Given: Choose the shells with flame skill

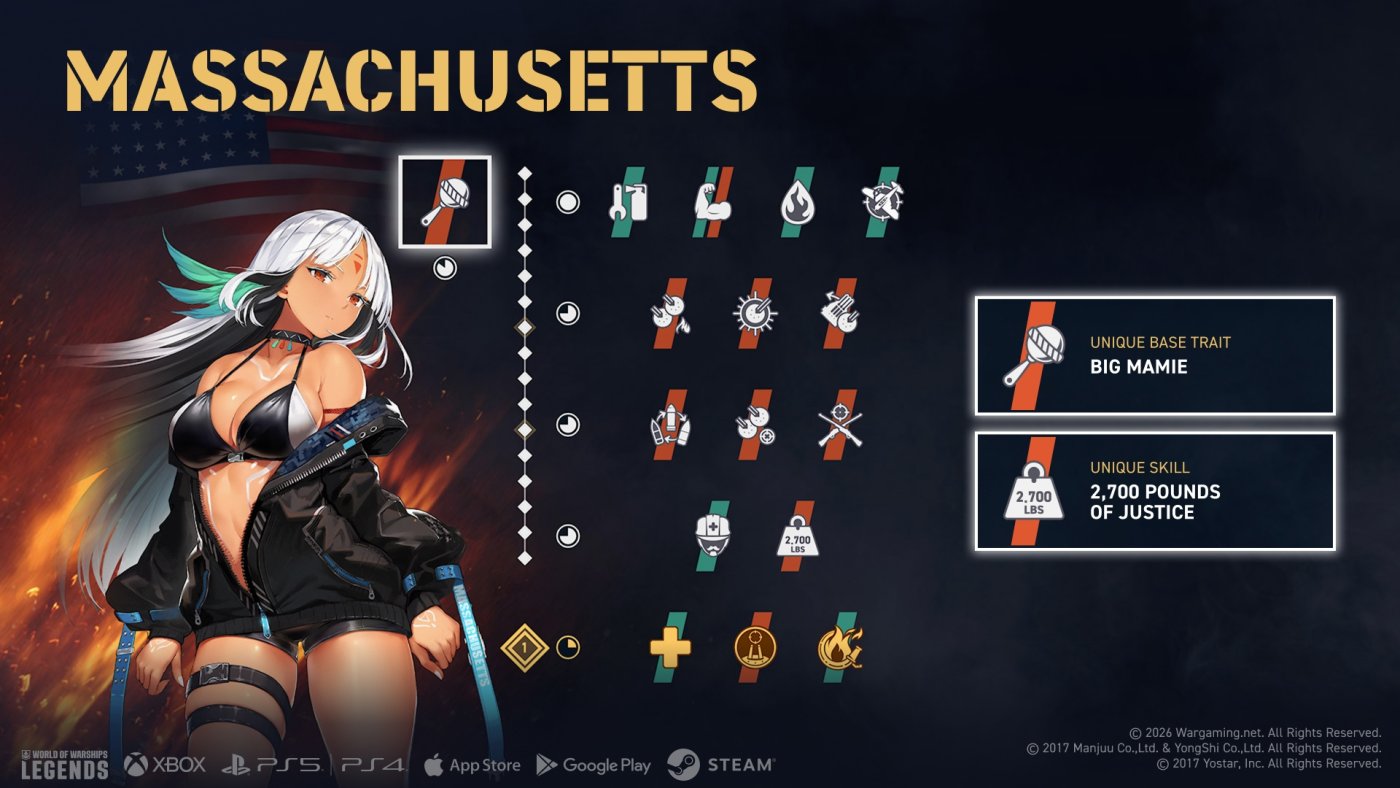Looking at the screenshot, I should (671, 313).
